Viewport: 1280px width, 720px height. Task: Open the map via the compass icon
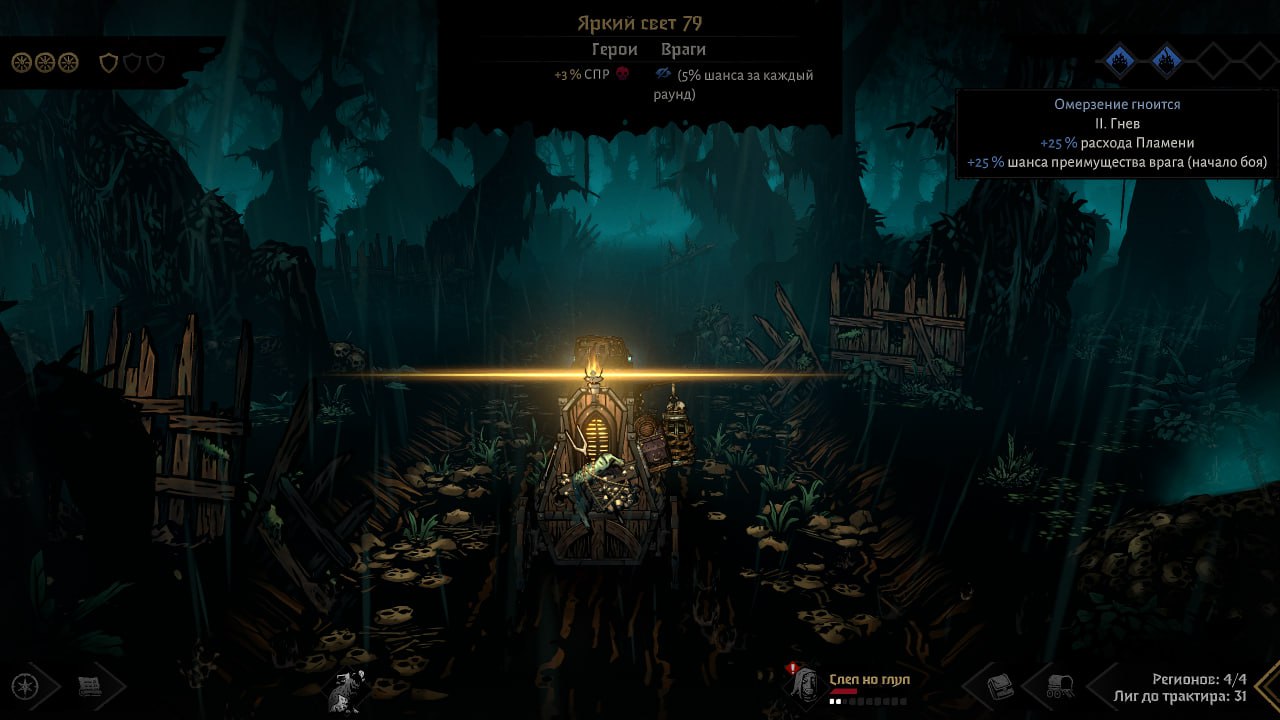pos(25,686)
